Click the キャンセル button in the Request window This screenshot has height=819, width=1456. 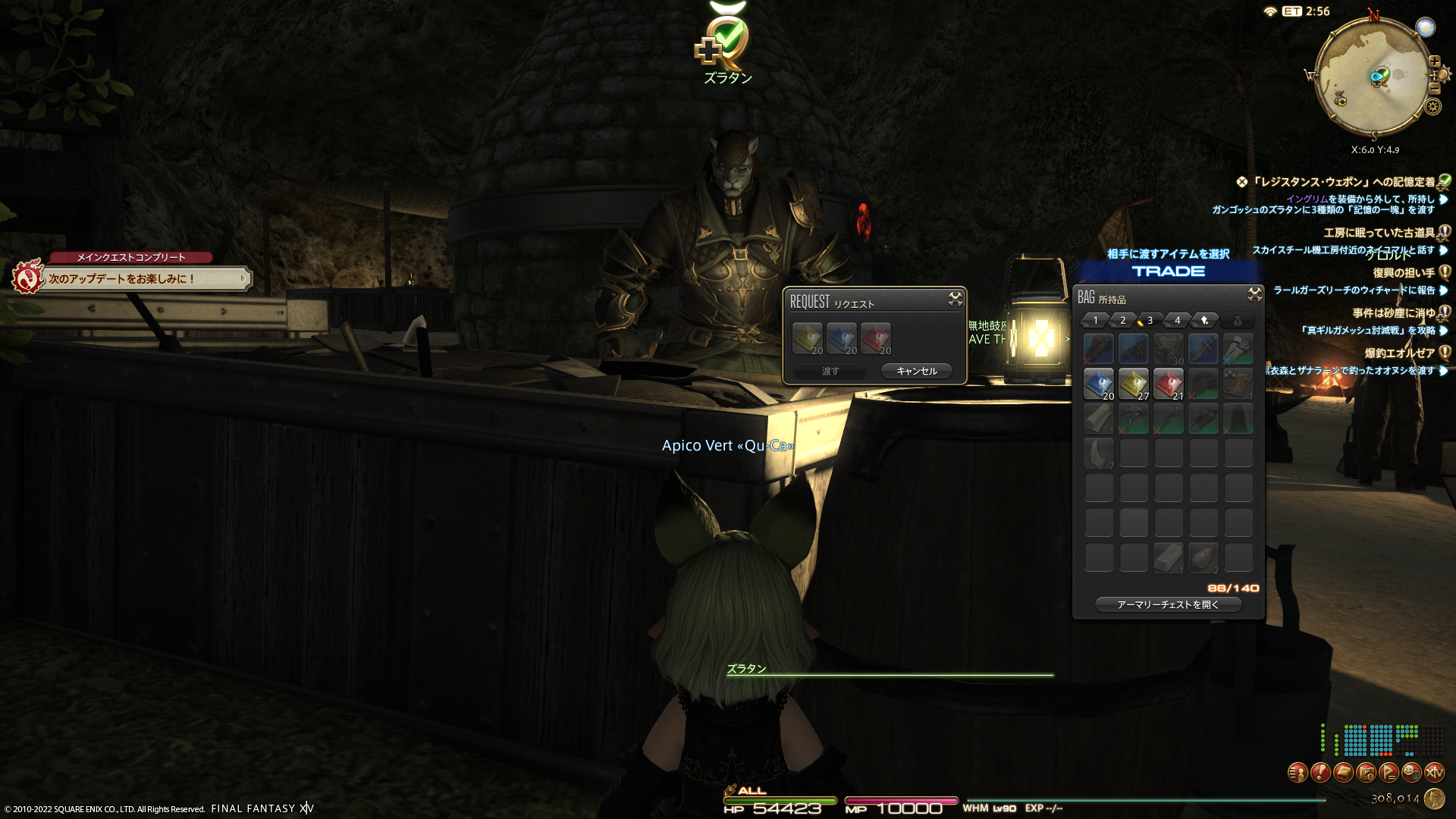(x=916, y=371)
